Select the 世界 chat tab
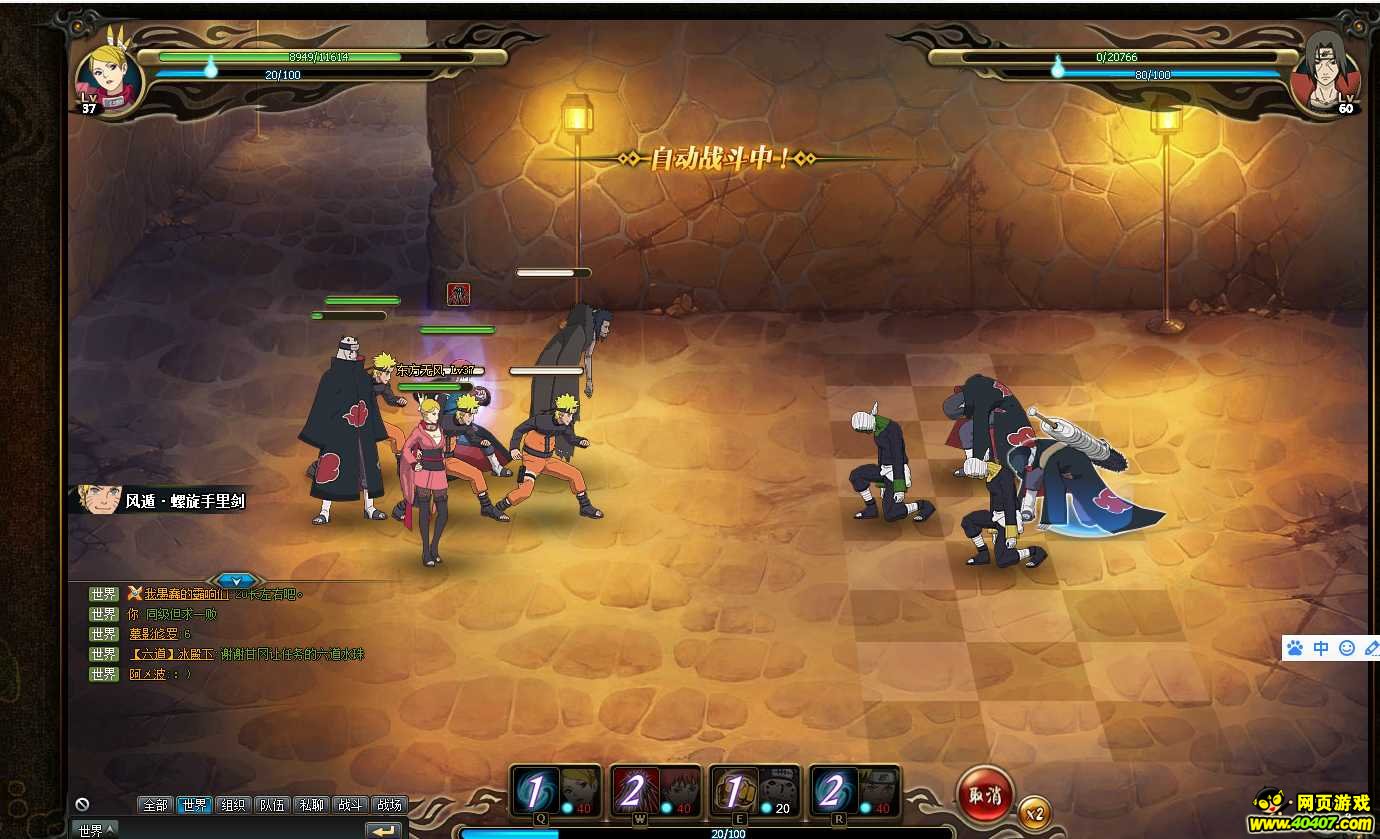1380x839 pixels. [194, 805]
